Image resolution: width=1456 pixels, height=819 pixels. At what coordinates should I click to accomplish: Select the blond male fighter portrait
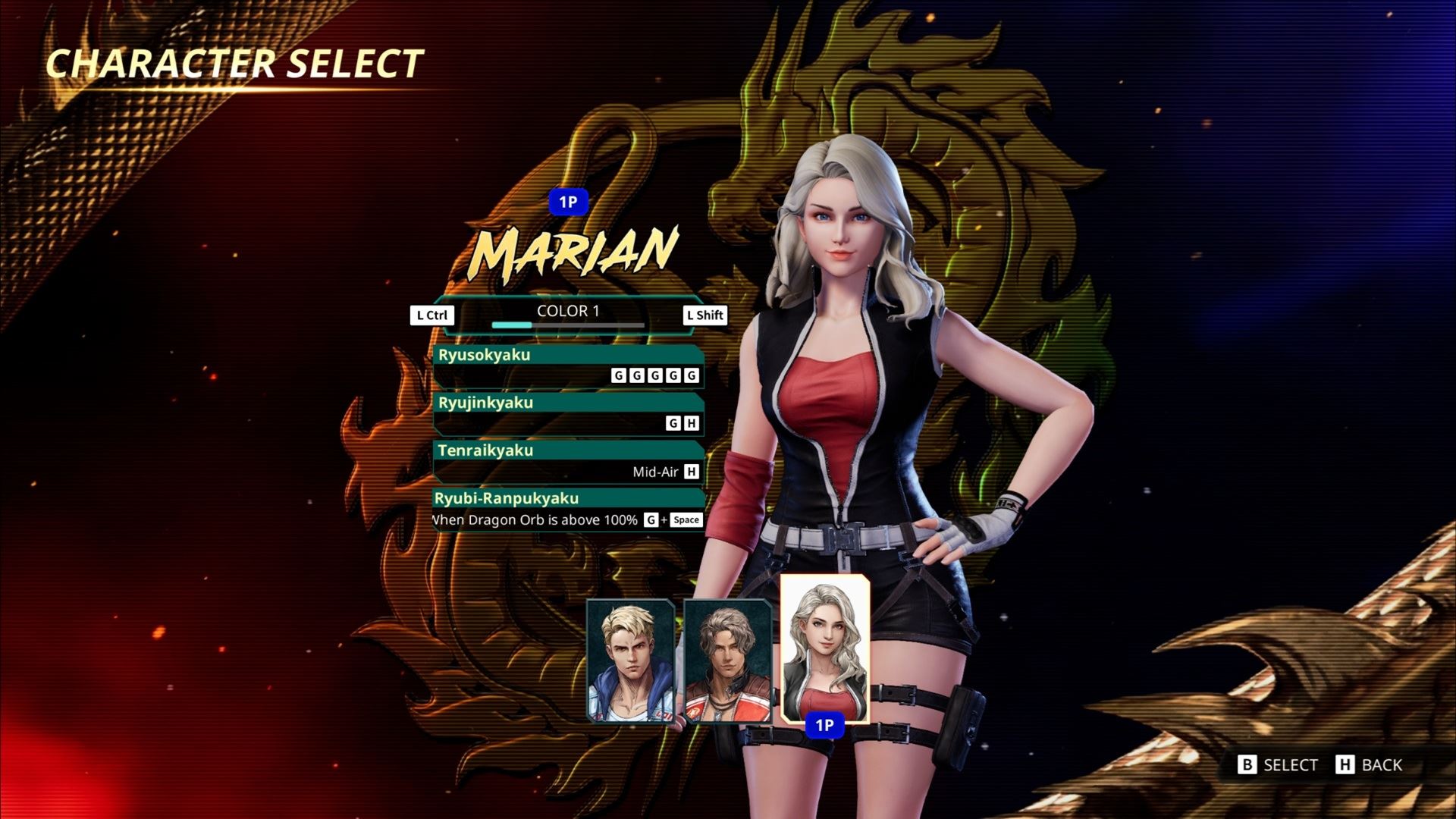630,660
